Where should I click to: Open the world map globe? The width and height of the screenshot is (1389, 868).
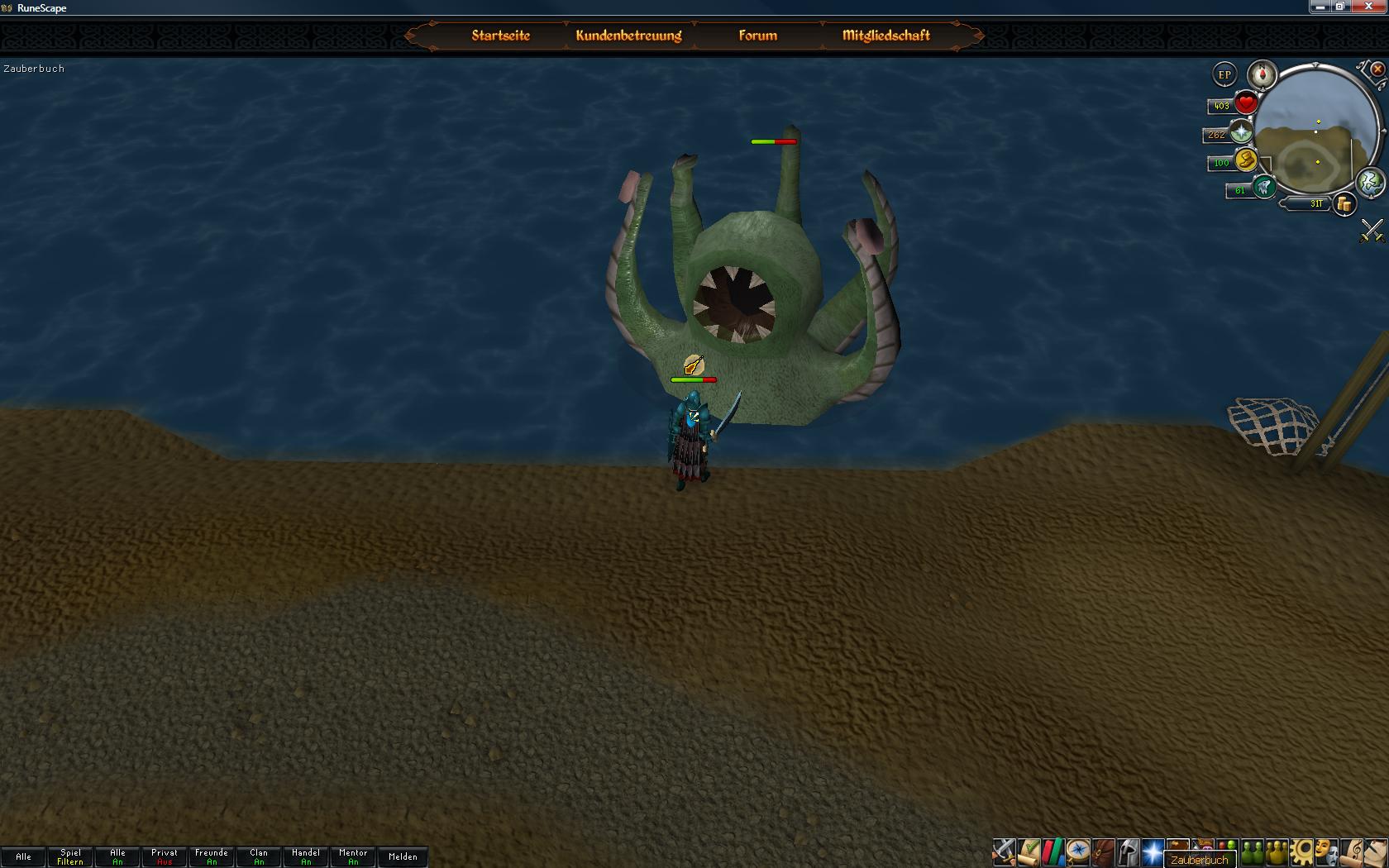click(x=1370, y=182)
